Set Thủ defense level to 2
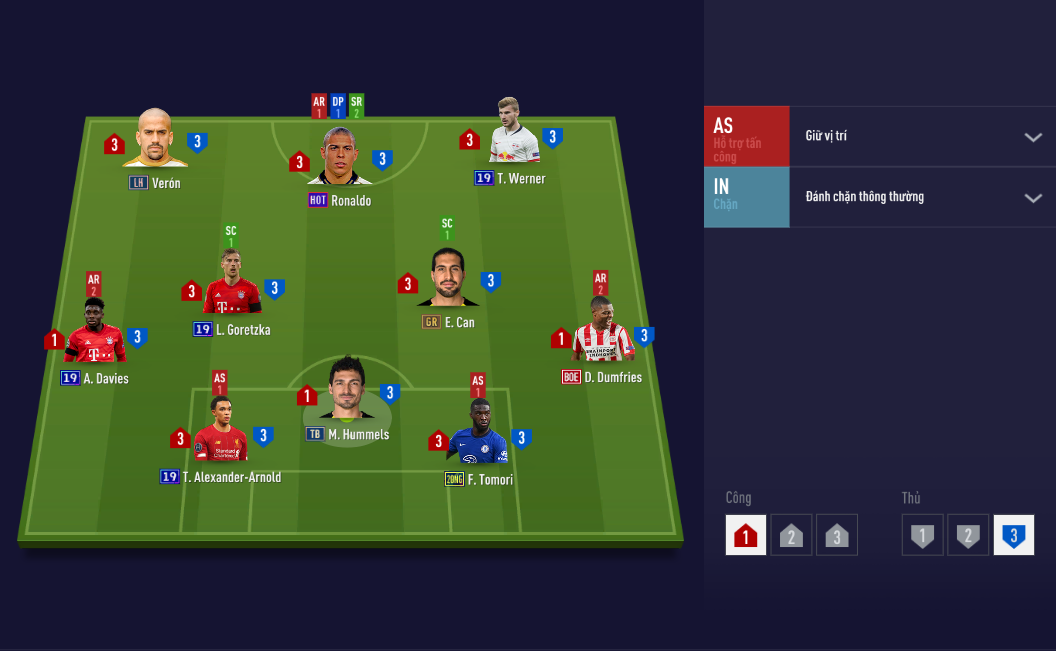This screenshot has width=1056, height=651. 968,536
